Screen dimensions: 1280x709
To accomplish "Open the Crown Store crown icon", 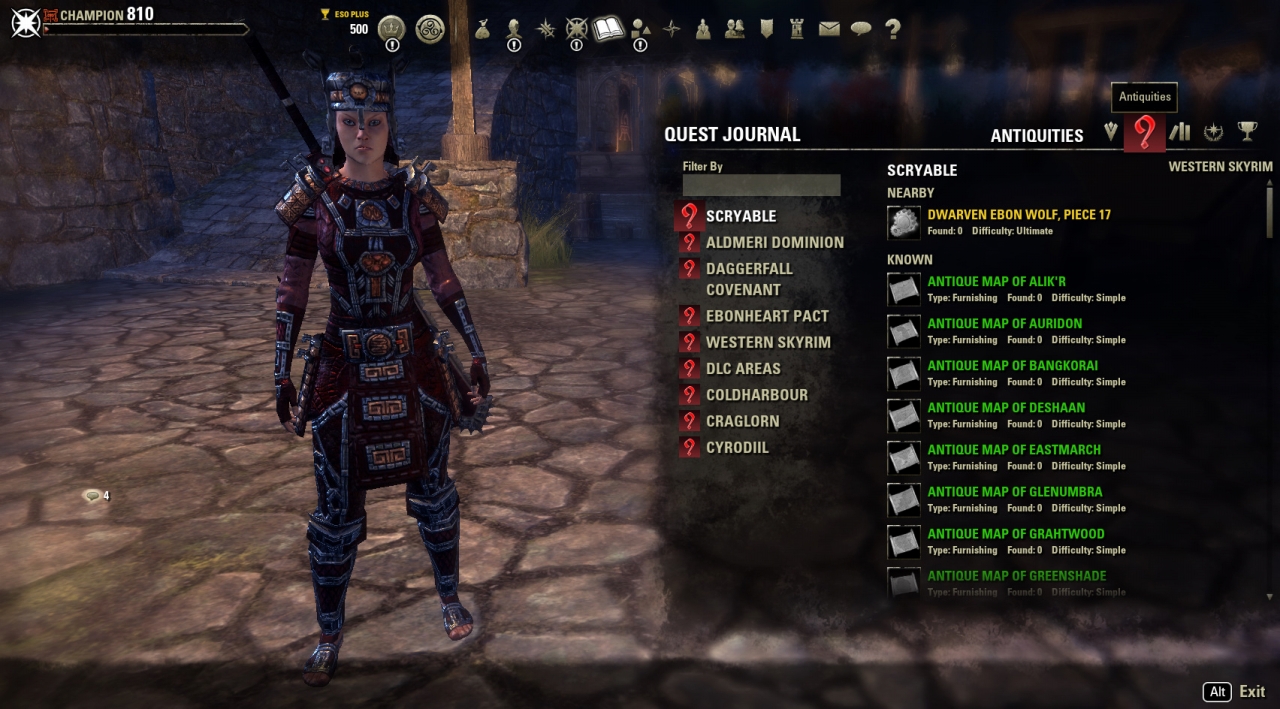I will [391, 28].
